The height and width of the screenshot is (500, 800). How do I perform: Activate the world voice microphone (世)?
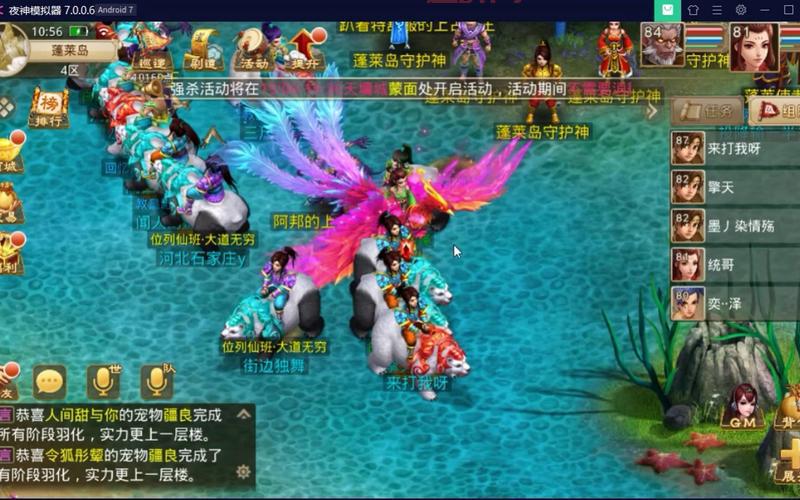tap(102, 381)
